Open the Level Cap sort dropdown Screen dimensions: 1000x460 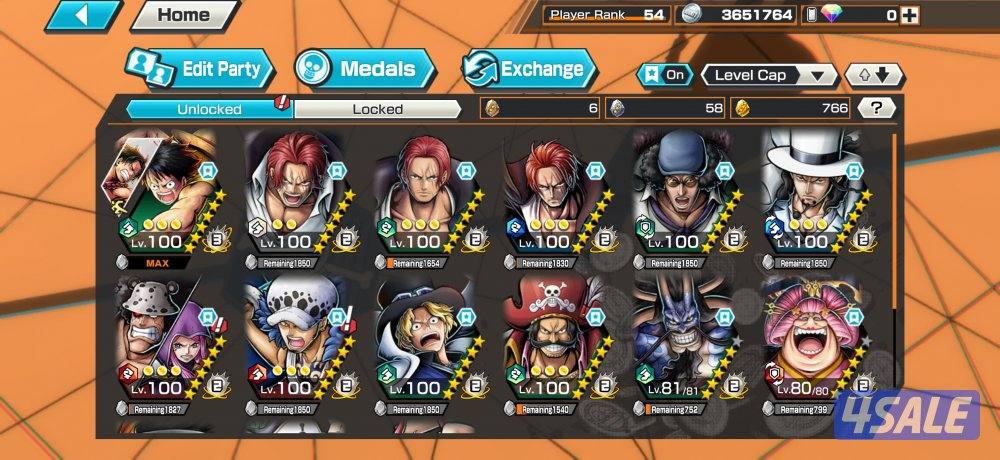[x=769, y=75]
